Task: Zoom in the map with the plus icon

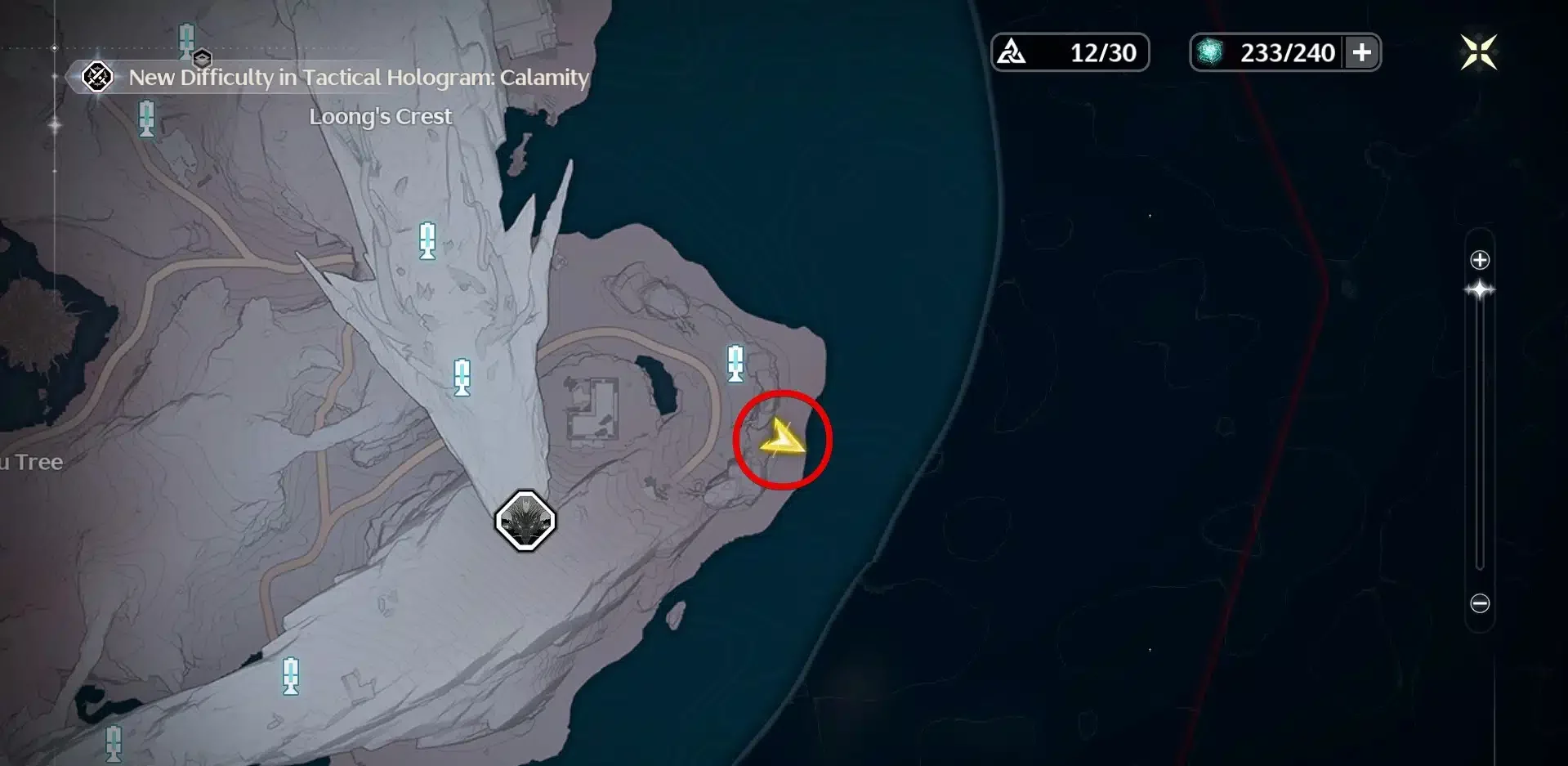Action: point(1480,260)
